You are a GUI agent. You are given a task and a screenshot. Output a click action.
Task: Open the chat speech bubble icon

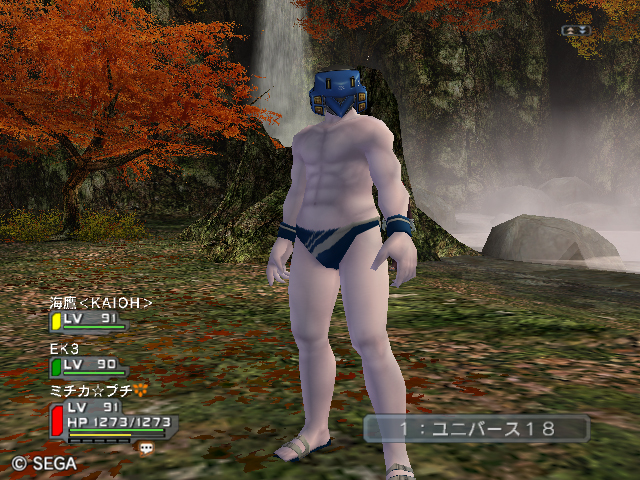[147, 449]
